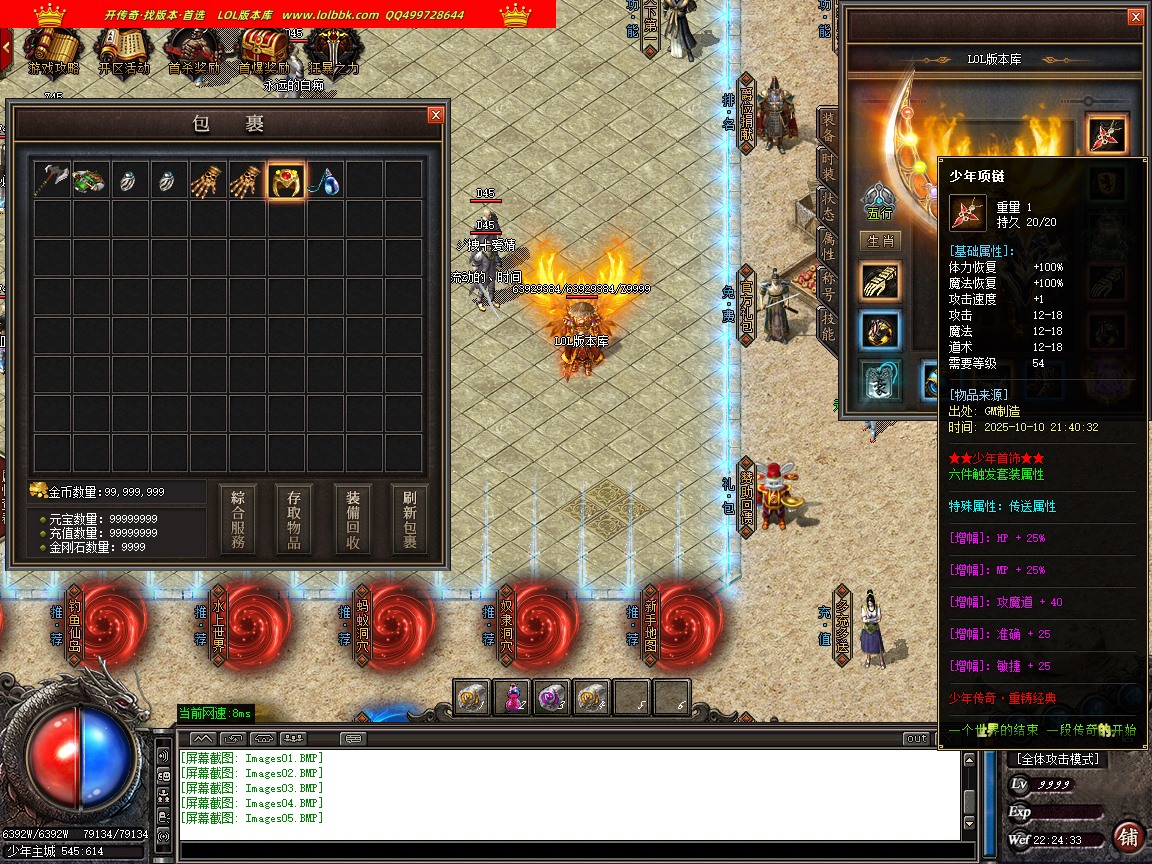Close the character equipment panel
This screenshot has width=1152, height=864.
click(x=1135, y=17)
